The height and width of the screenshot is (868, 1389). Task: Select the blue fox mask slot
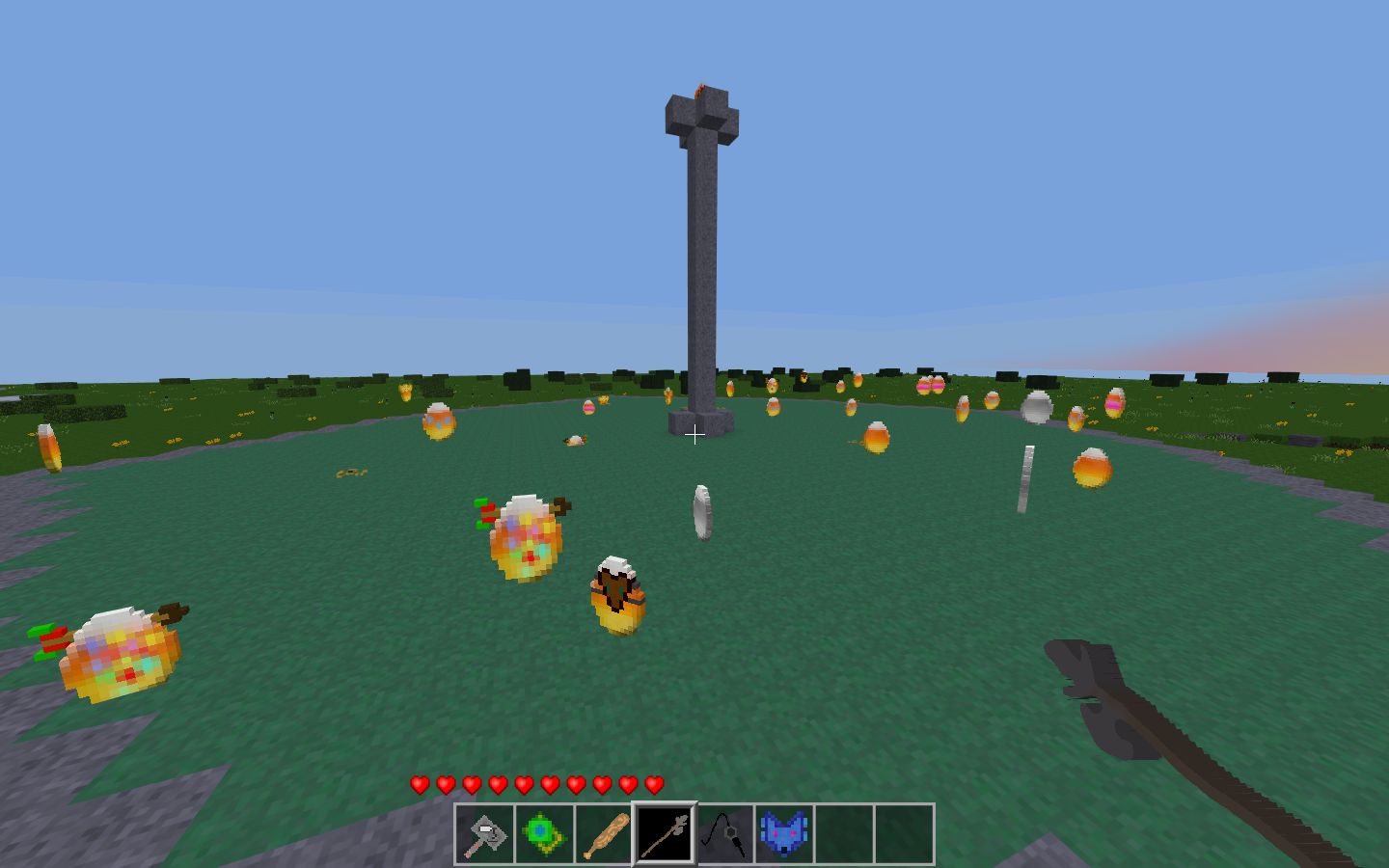[x=784, y=834]
